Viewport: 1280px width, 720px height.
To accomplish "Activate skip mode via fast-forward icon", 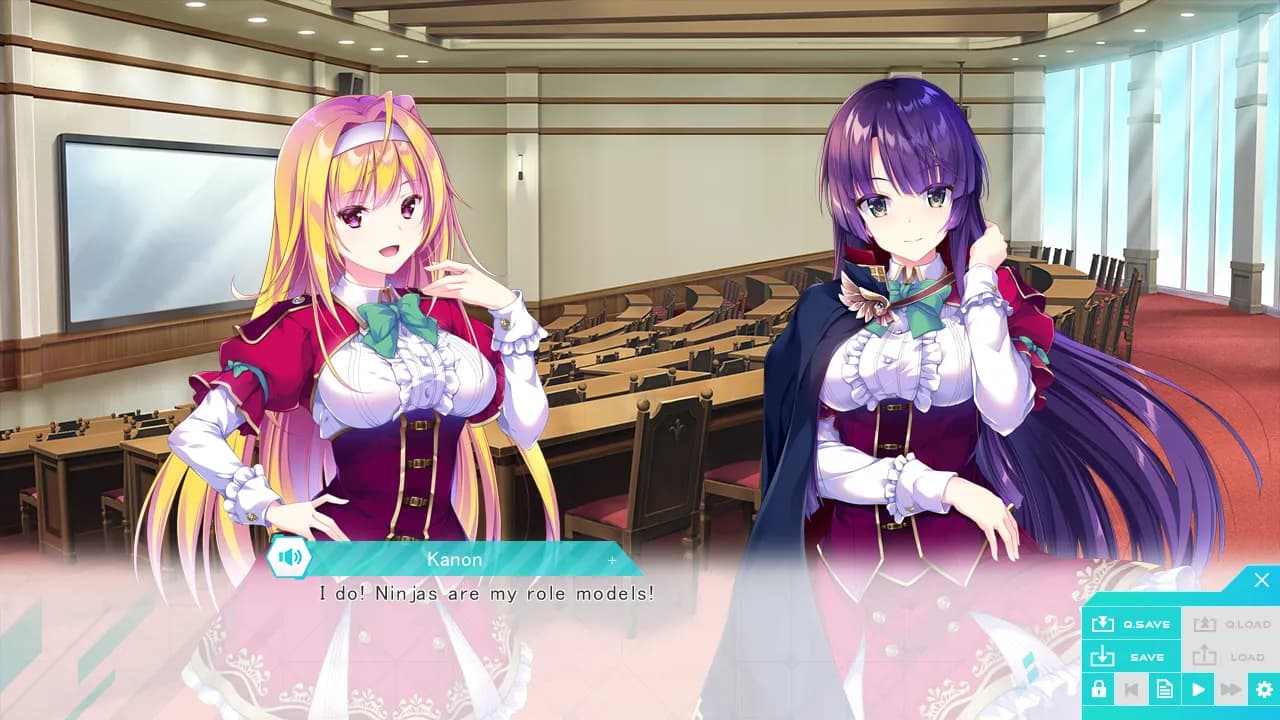I will [1231, 689].
